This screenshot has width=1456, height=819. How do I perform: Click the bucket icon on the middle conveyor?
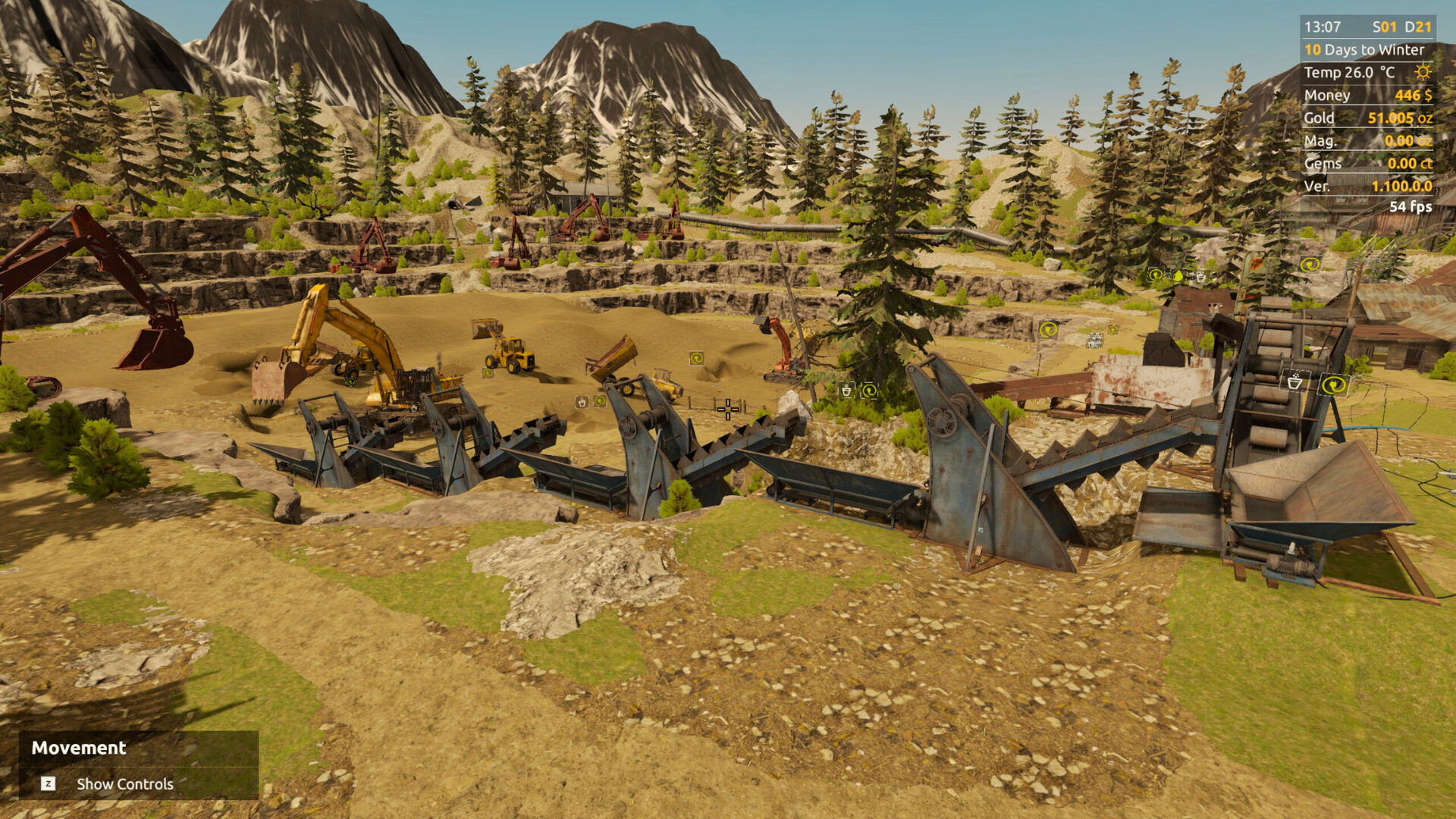582,403
